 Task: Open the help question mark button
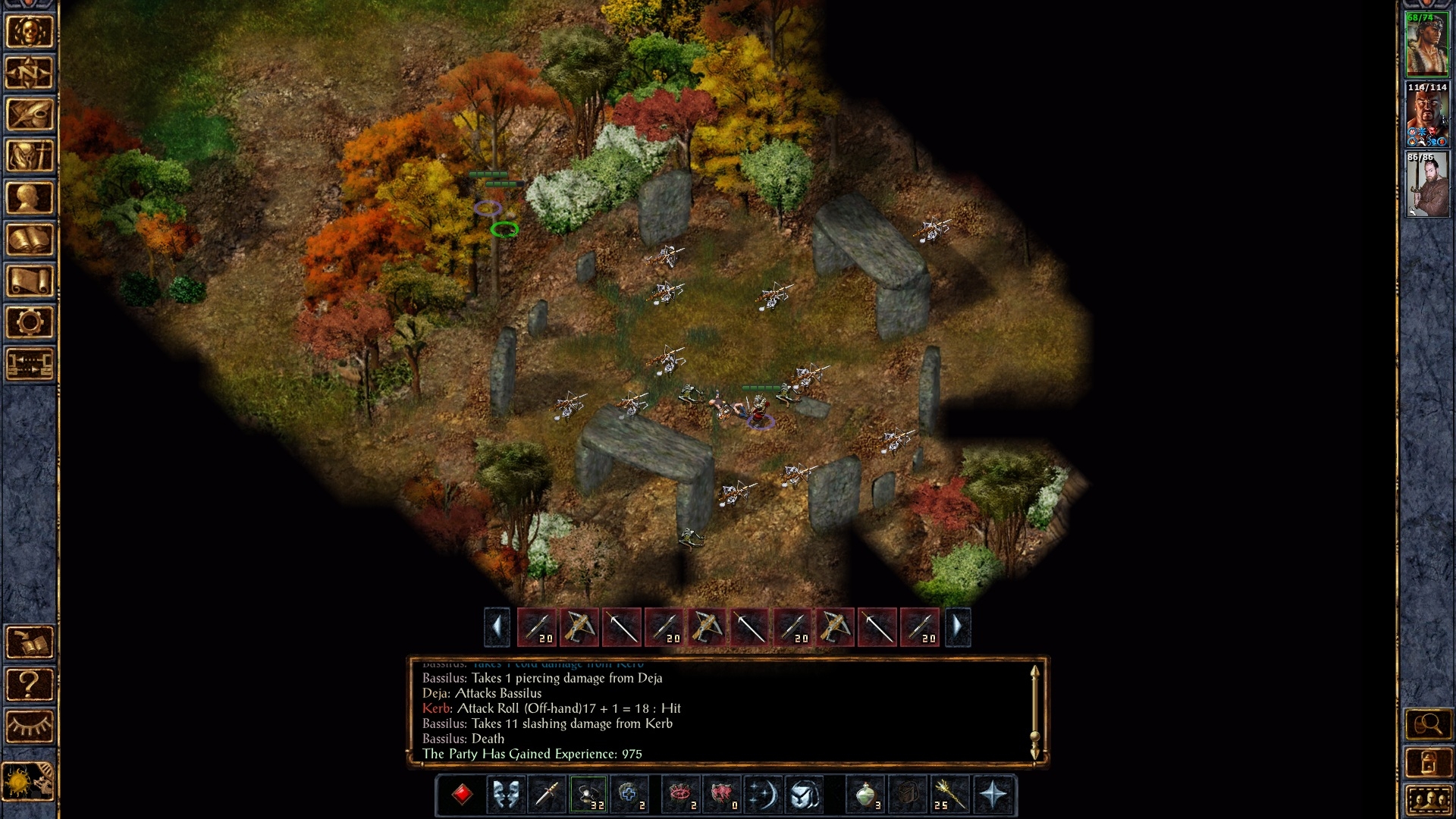pos(30,684)
